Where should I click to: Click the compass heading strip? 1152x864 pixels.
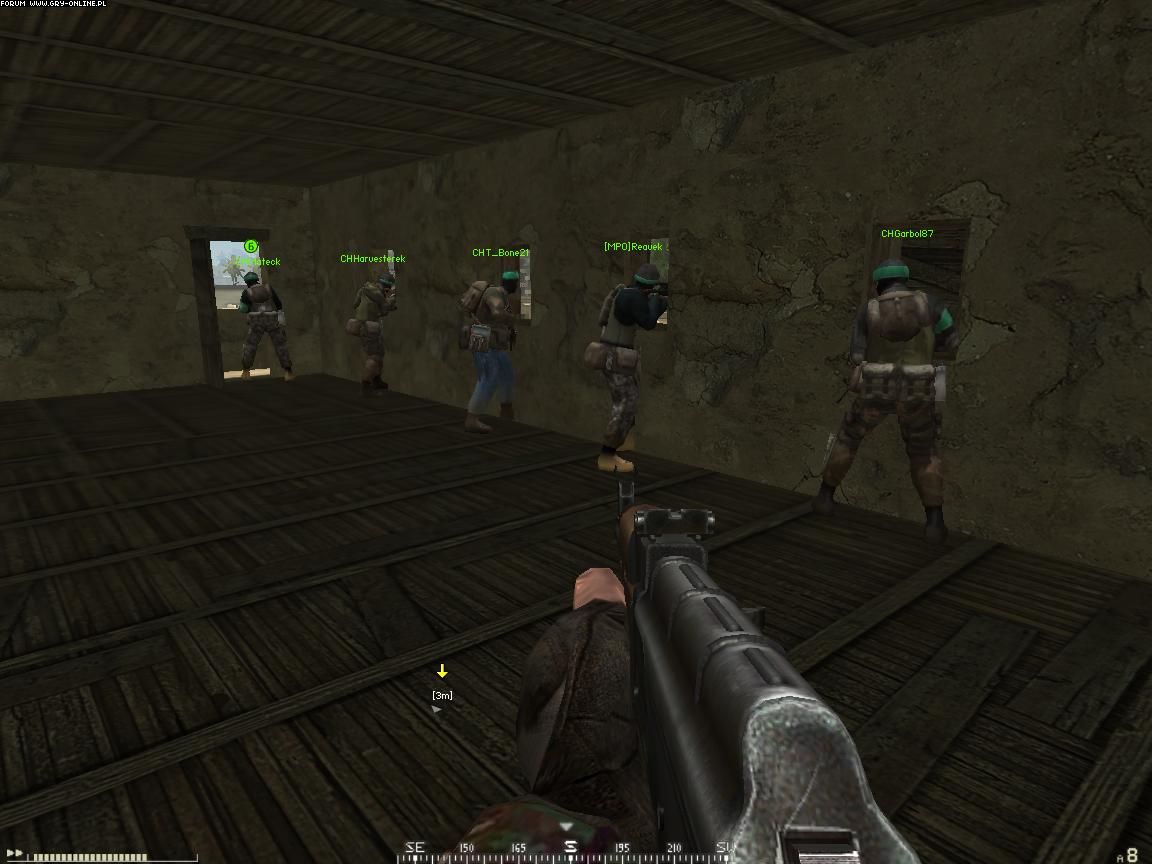569,848
